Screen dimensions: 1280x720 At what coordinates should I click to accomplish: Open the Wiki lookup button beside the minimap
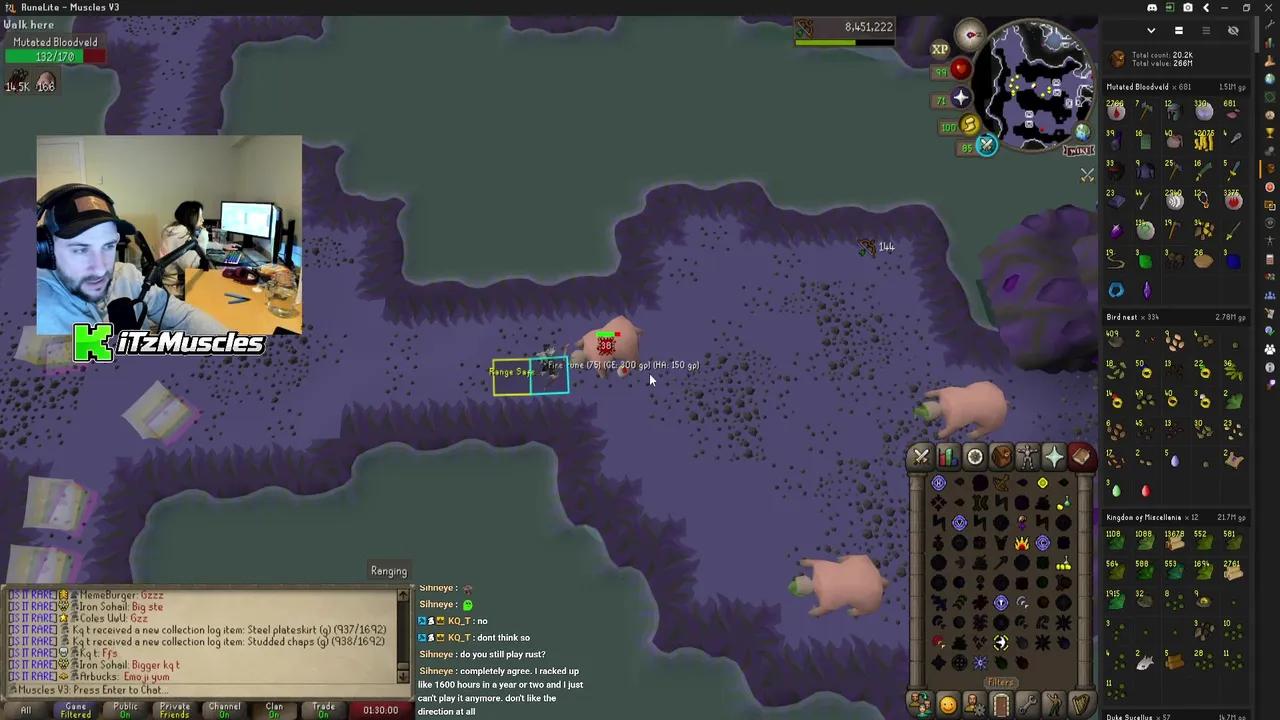tap(1077, 150)
